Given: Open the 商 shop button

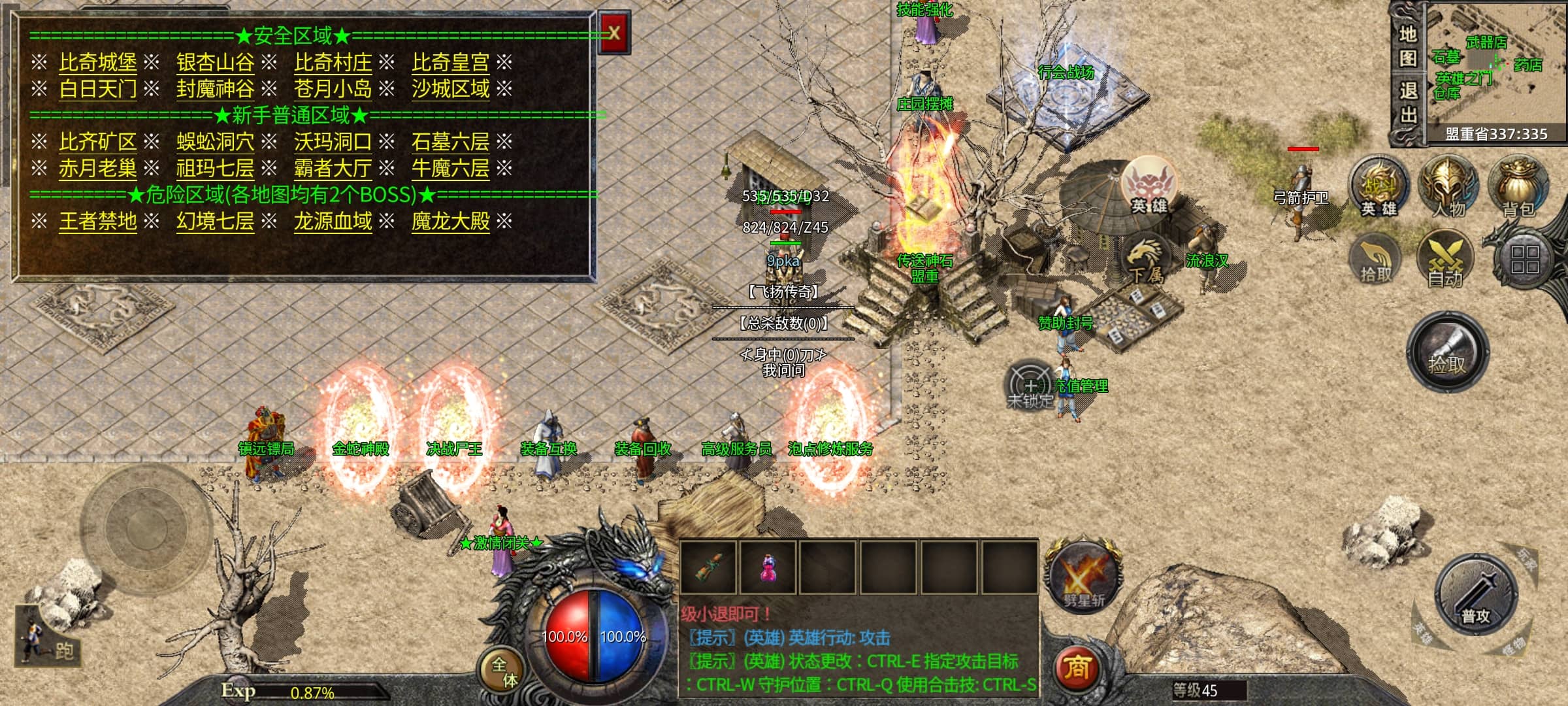Looking at the screenshot, I should click(1076, 668).
